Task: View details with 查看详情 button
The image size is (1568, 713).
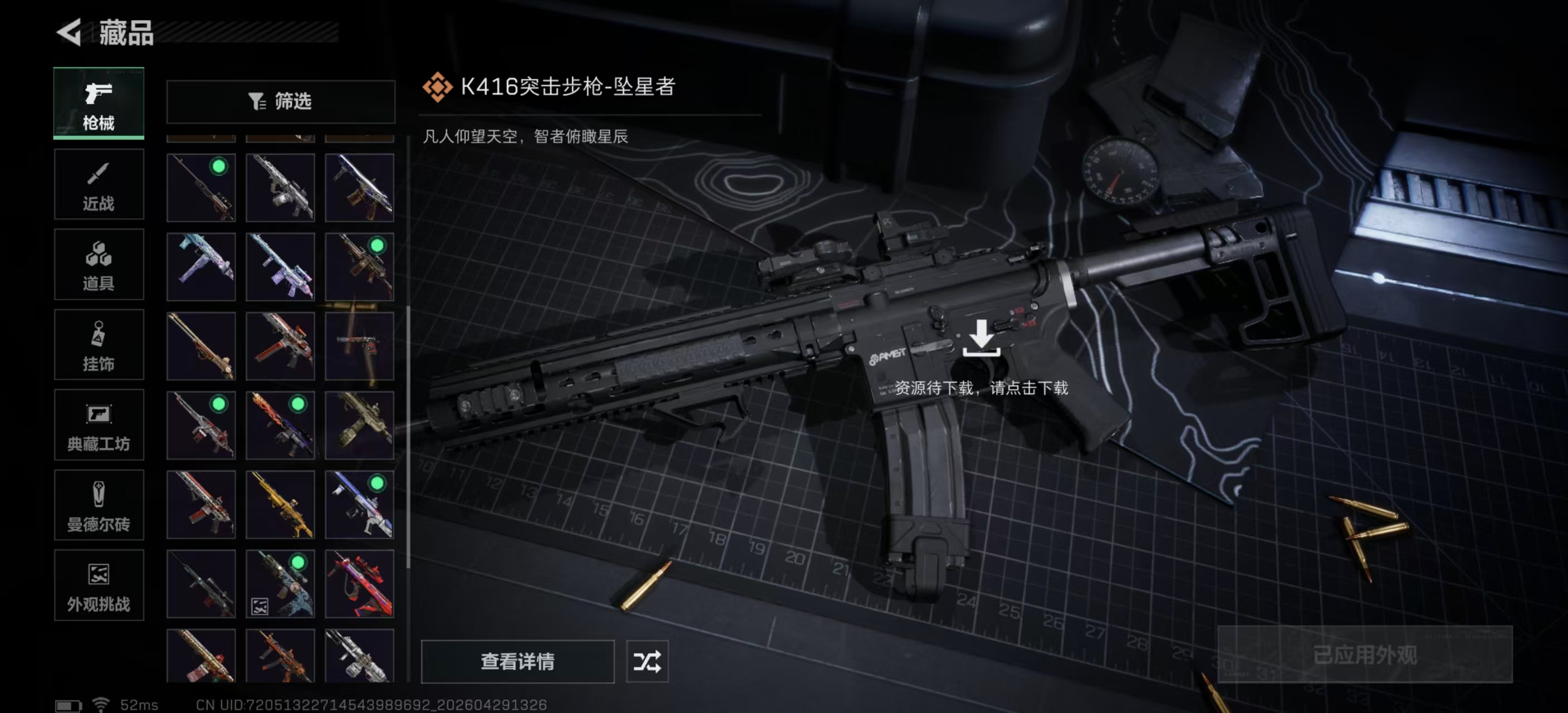Action: [517, 661]
